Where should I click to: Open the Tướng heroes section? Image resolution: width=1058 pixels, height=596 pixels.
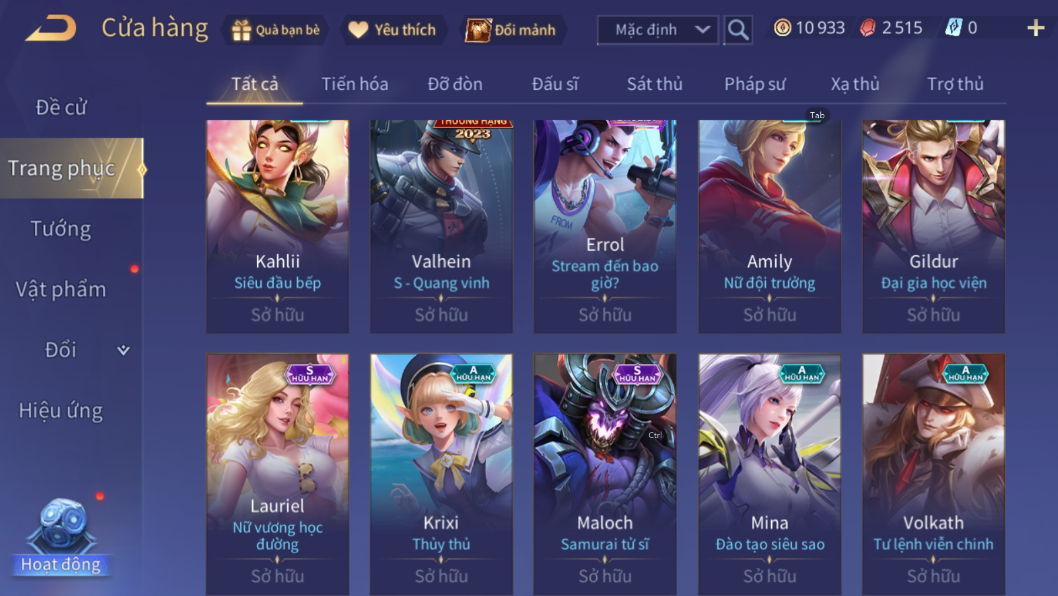(x=61, y=229)
